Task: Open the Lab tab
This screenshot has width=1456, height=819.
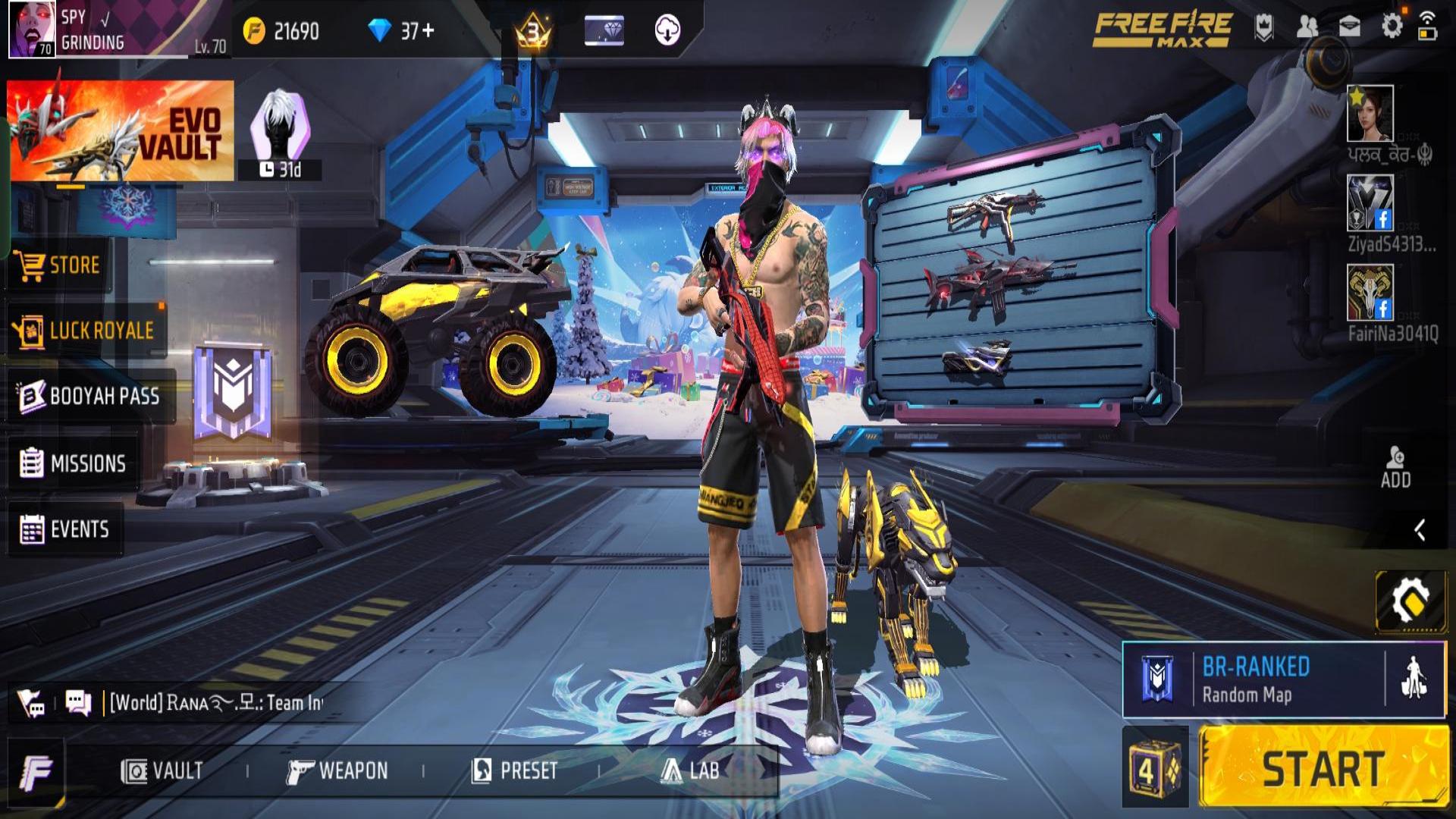Action: pos(690,771)
